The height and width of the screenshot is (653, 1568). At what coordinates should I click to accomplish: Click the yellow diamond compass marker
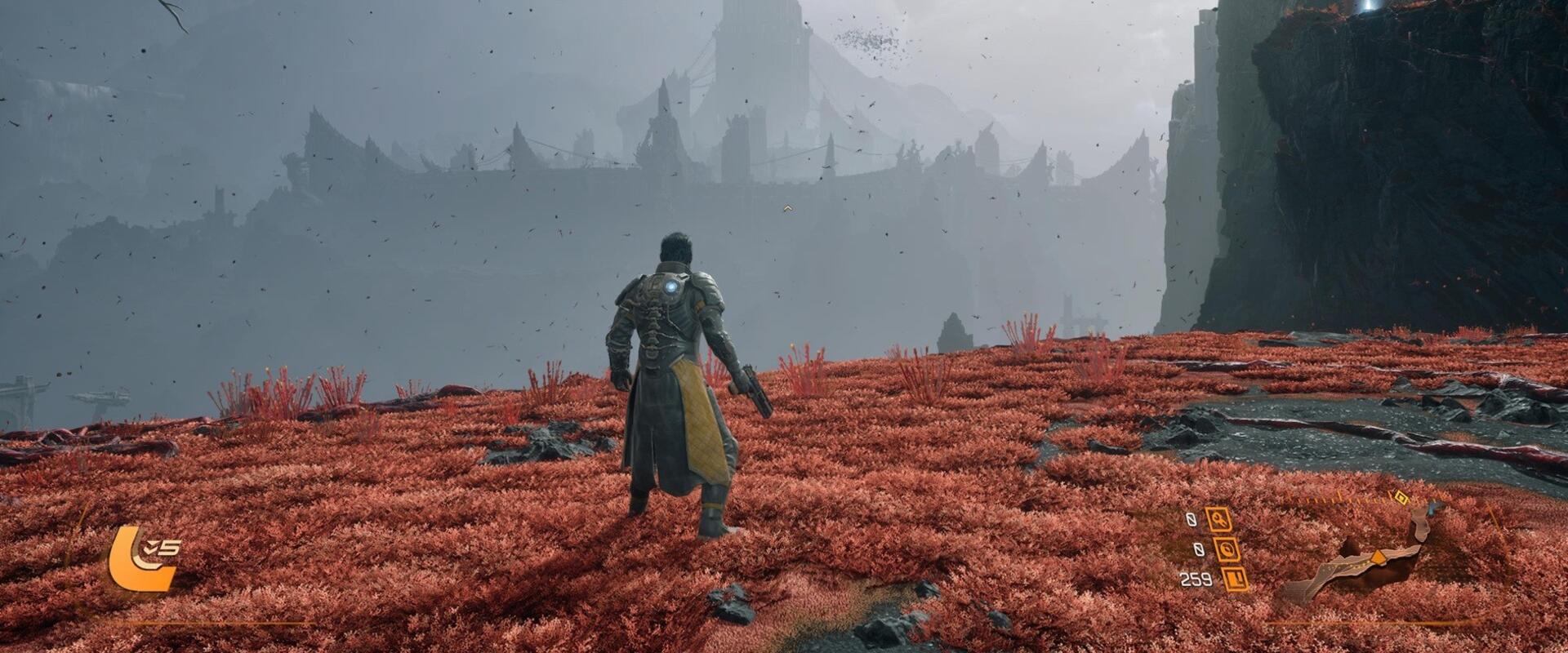click(1401, 497)
